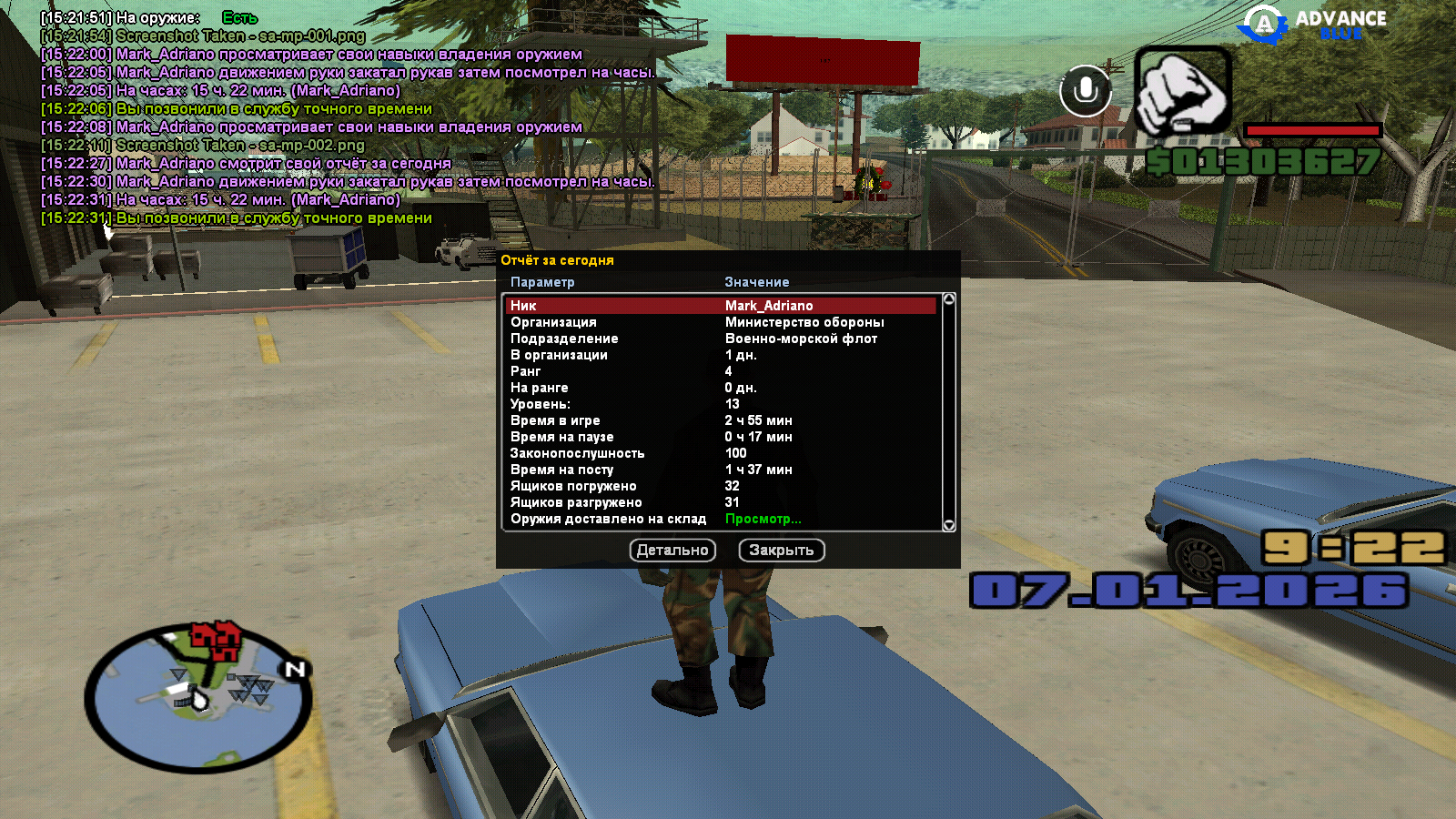Close the report with Закрыть
Viewport: 1456px width, 819px height.
click(x=782, y=551)
